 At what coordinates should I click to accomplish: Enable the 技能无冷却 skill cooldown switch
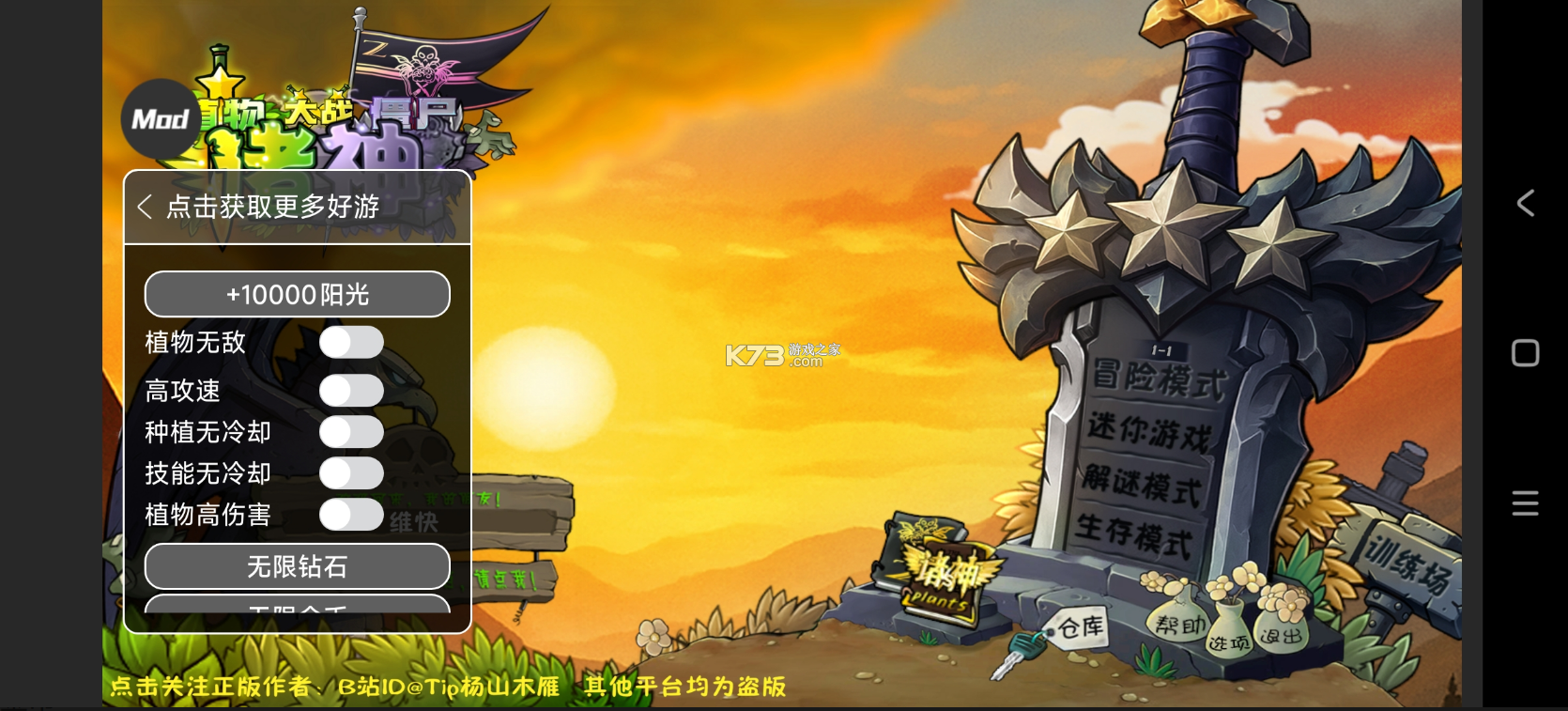click(351, 473)
